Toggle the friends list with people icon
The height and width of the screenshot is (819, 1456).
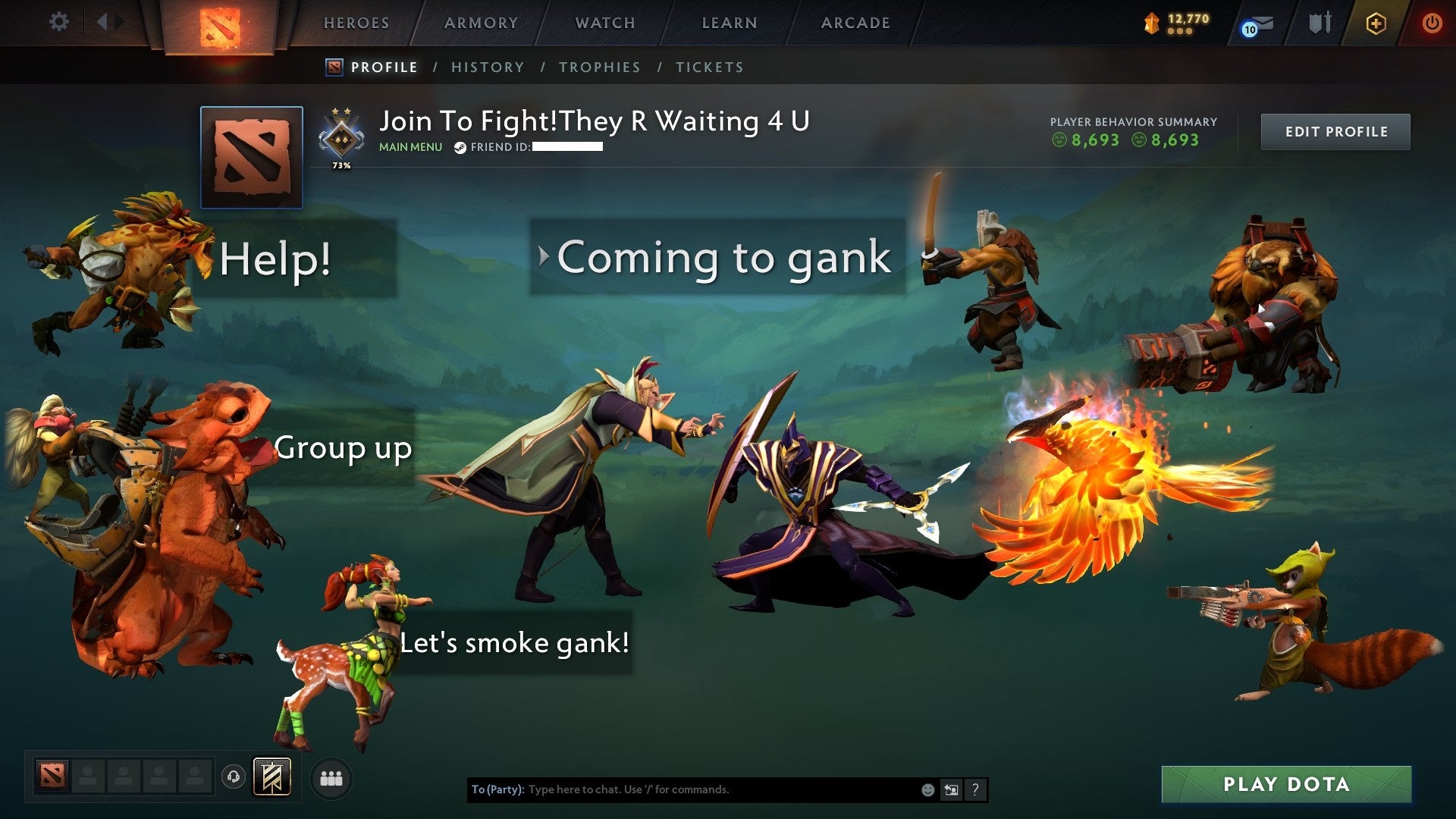click(x=331, y=777)
